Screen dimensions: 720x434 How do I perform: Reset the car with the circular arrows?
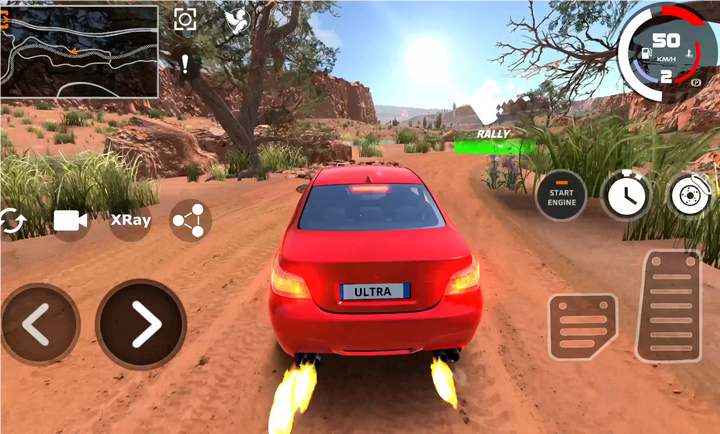click(x=12, y=221)
